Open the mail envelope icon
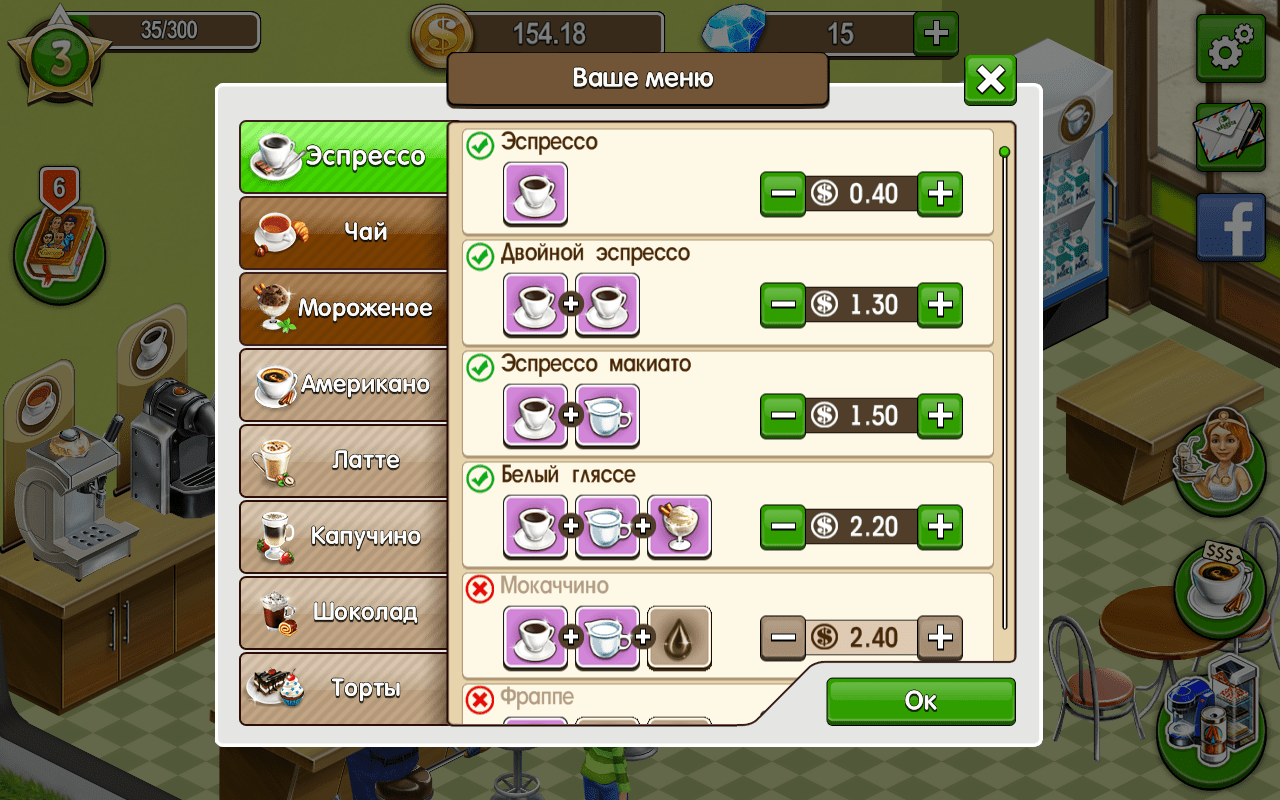The height and width of the screenshot is (800, 1280). coord(1229,140)
